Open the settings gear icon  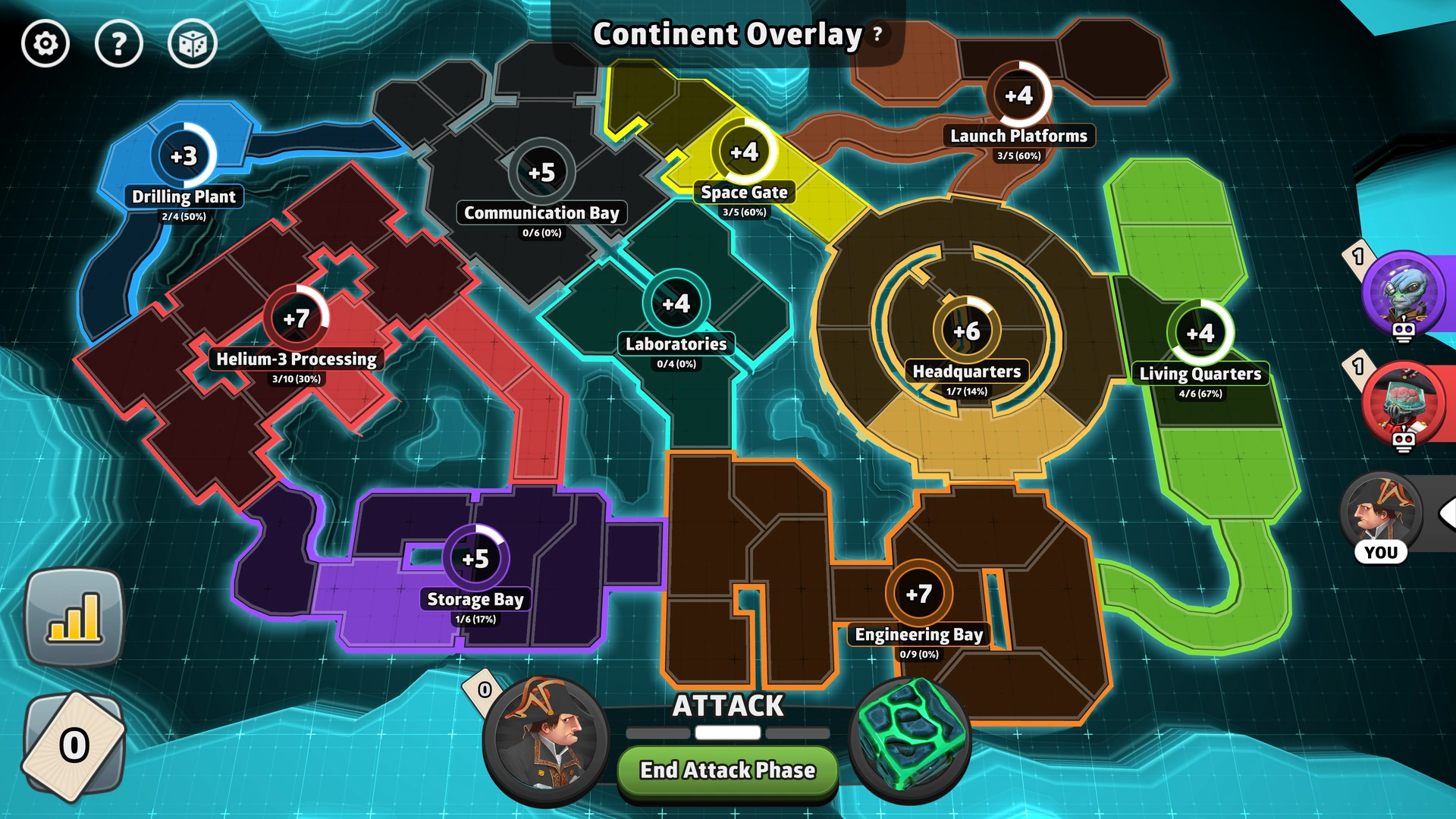pyautogui.click(x=44, y=44)
